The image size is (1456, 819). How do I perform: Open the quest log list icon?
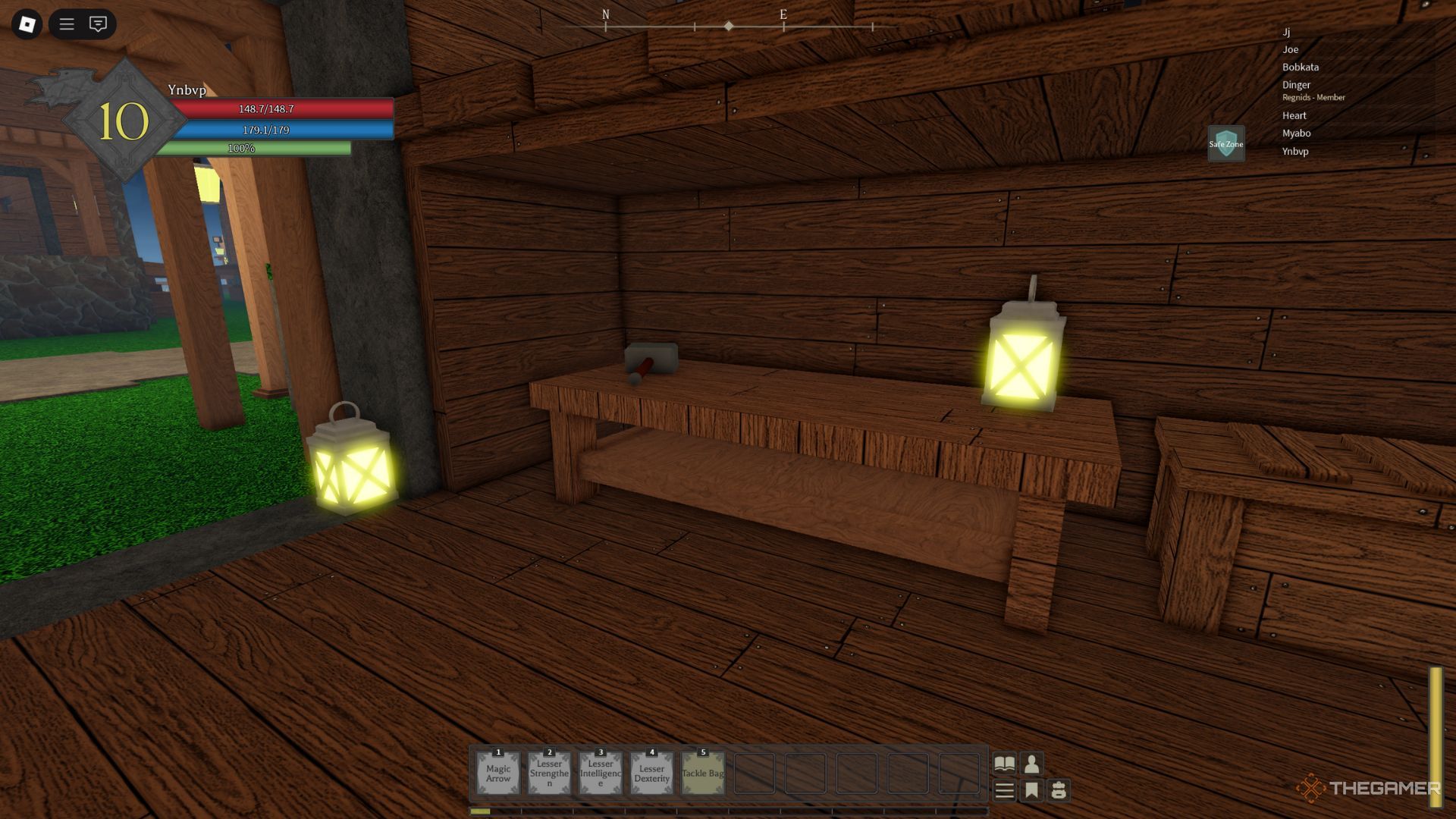[1005, 791]
